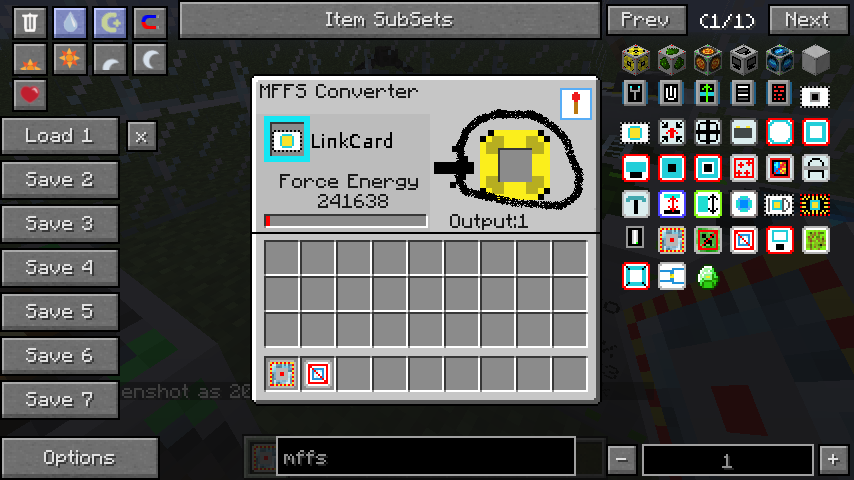Toggle rain with the water drop icon
The width and height of the screenshot is (854, 480).
[70, 23]
